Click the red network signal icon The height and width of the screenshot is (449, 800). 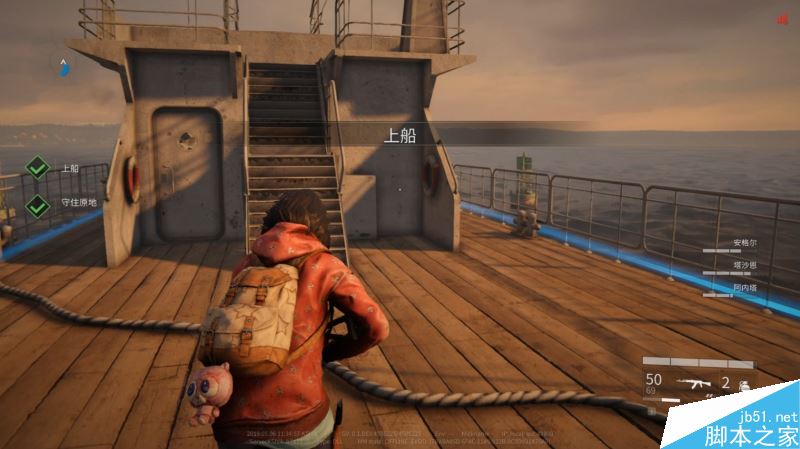coord(781,18)
